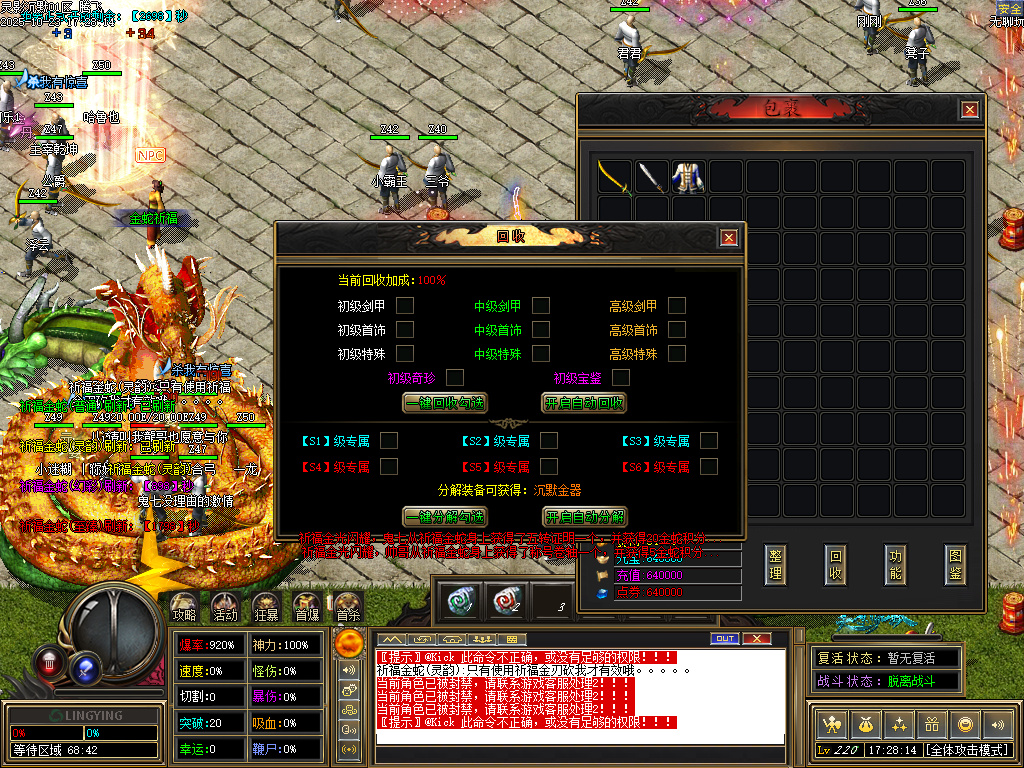Open the 攻略 guide icon
The height and width of the screenshot is (768, 1024).
(183, 605)
